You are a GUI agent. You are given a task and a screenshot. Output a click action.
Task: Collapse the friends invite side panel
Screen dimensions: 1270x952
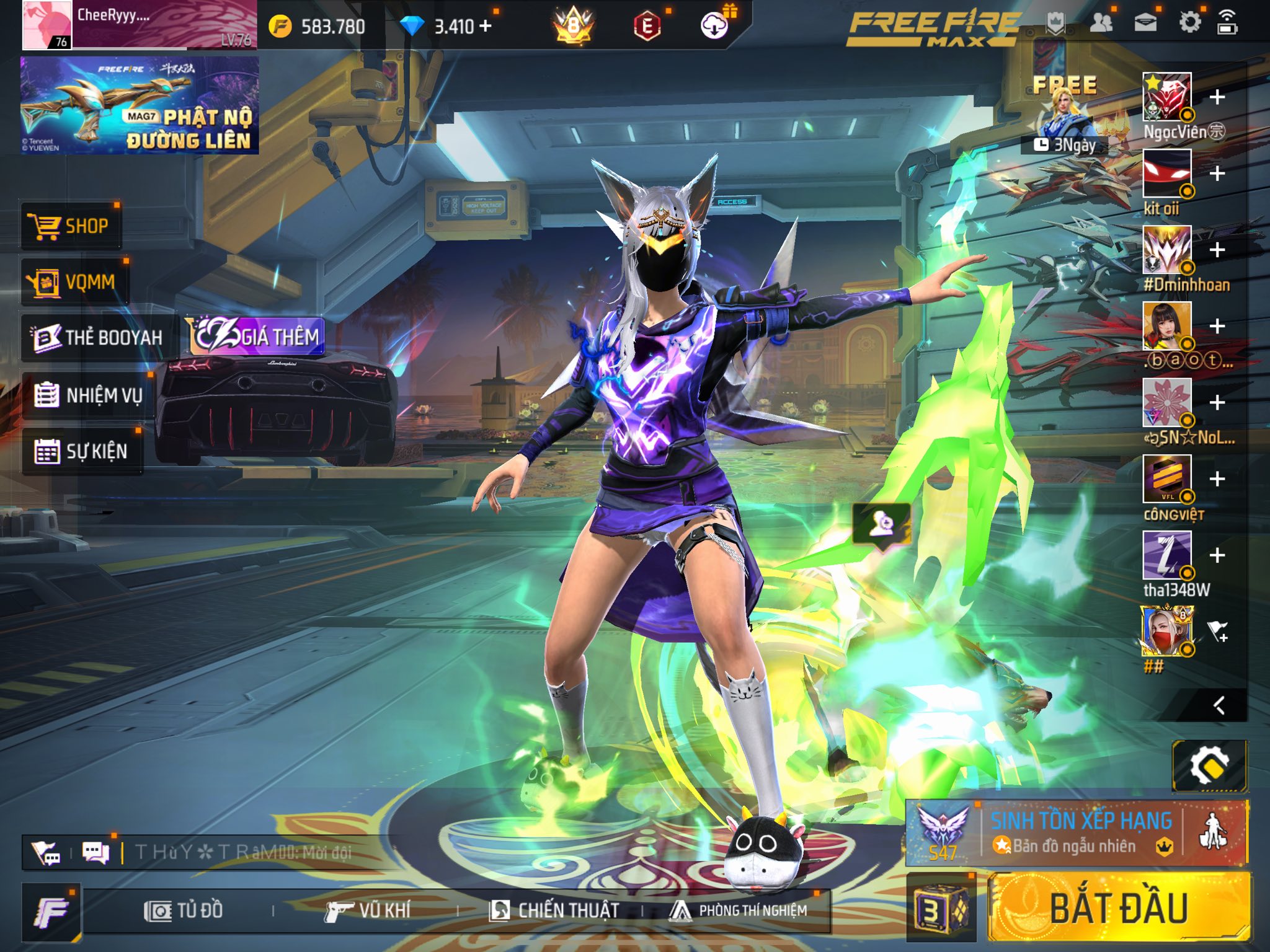(x=1219, y=705)
